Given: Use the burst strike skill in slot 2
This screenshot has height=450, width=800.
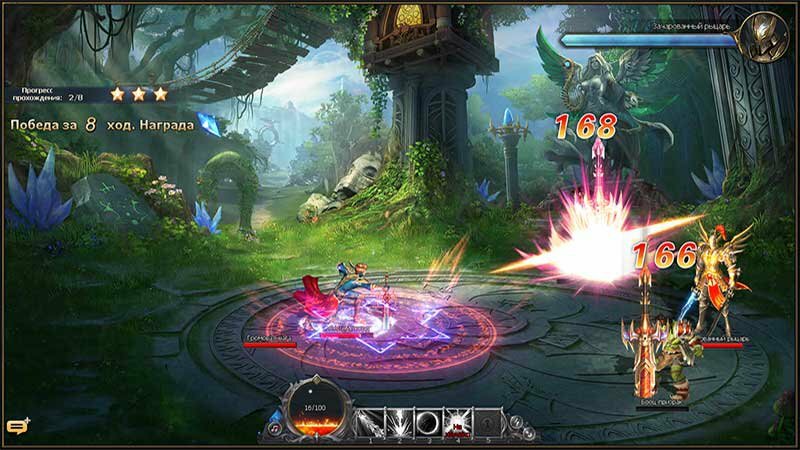Looking at the screenshot, I should click(x=397, y=422).
